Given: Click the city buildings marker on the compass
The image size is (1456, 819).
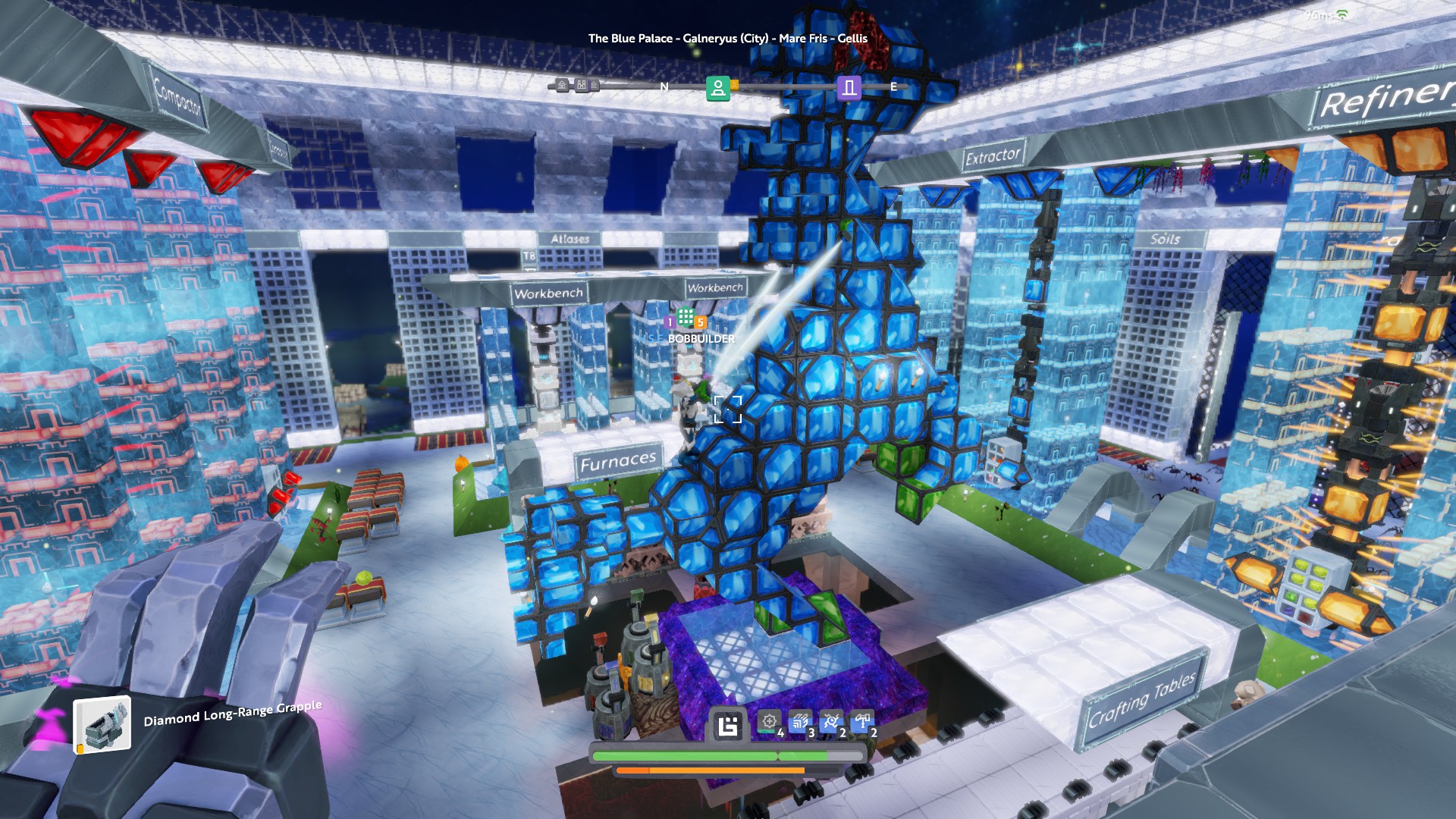Looking at the screenshot, I should point(582,85).
